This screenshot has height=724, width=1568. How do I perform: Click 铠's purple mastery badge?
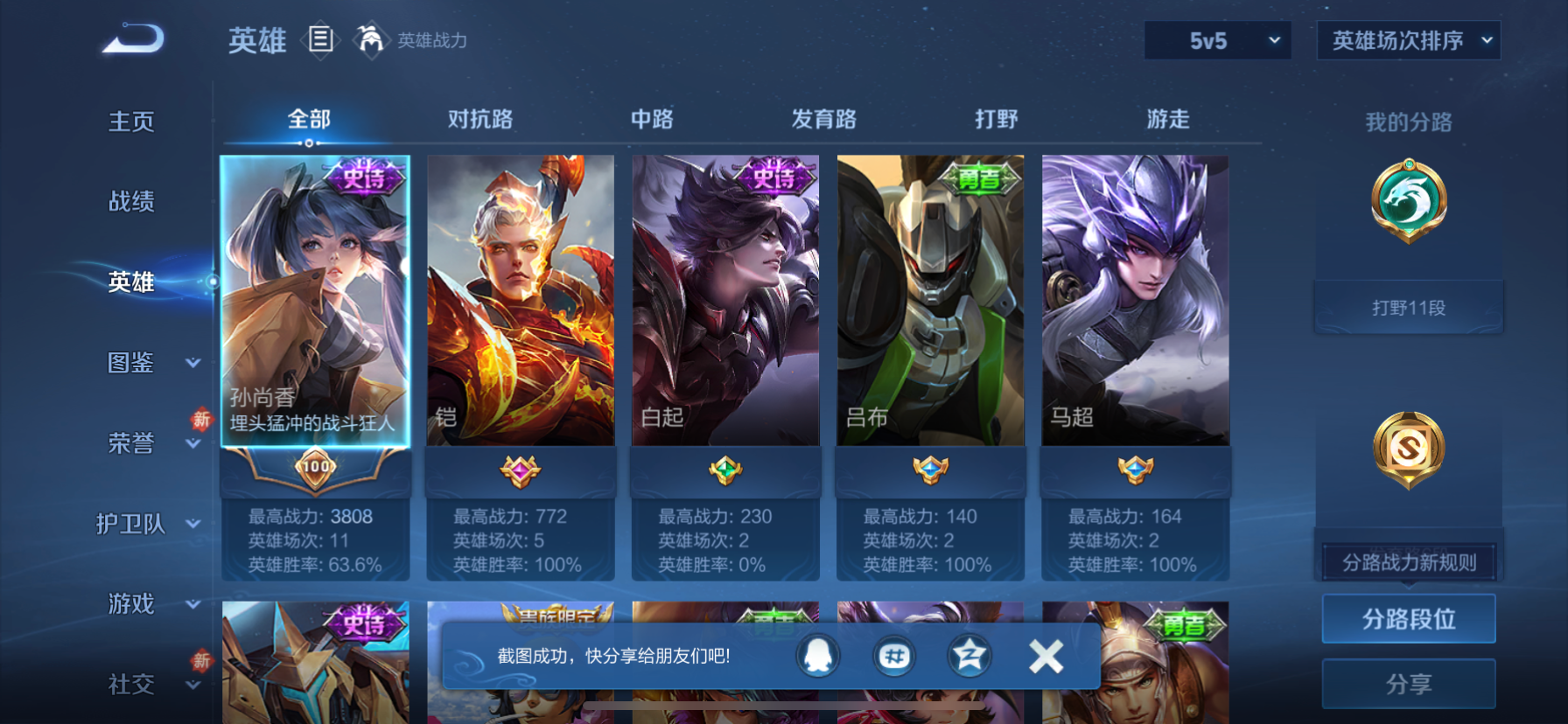coord(520,470)
